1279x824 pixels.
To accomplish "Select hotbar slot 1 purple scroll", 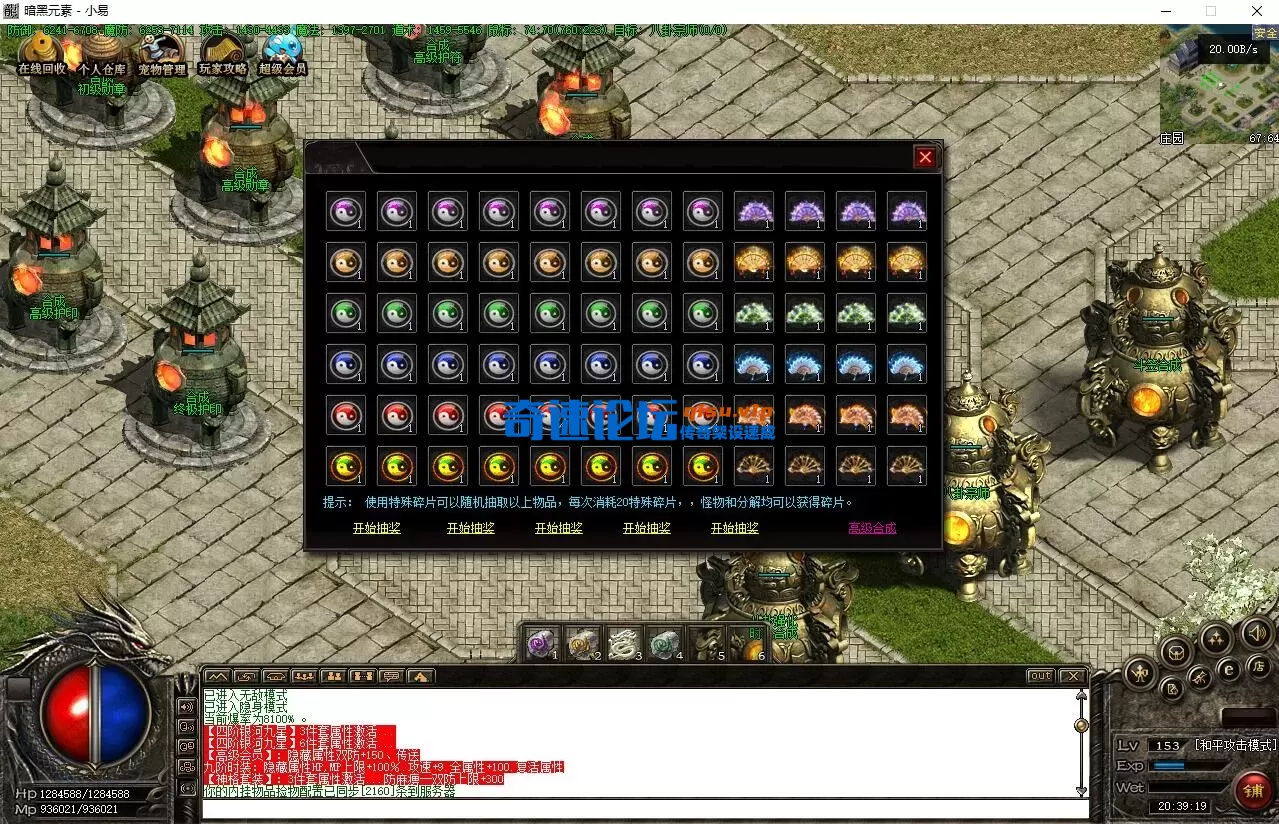I will click(x=541, y=643).
